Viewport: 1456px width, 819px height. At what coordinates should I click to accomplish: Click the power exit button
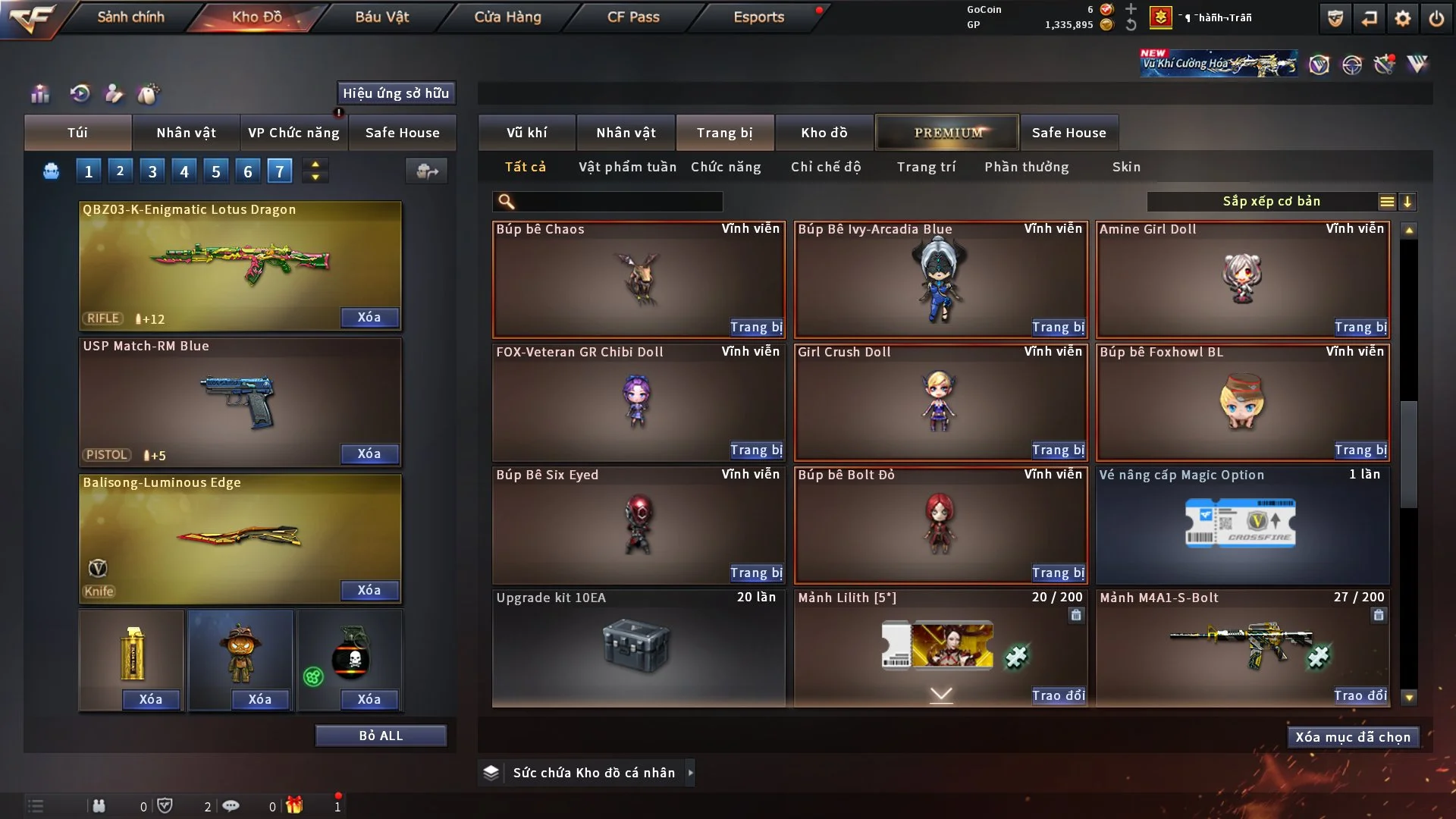1436,18
